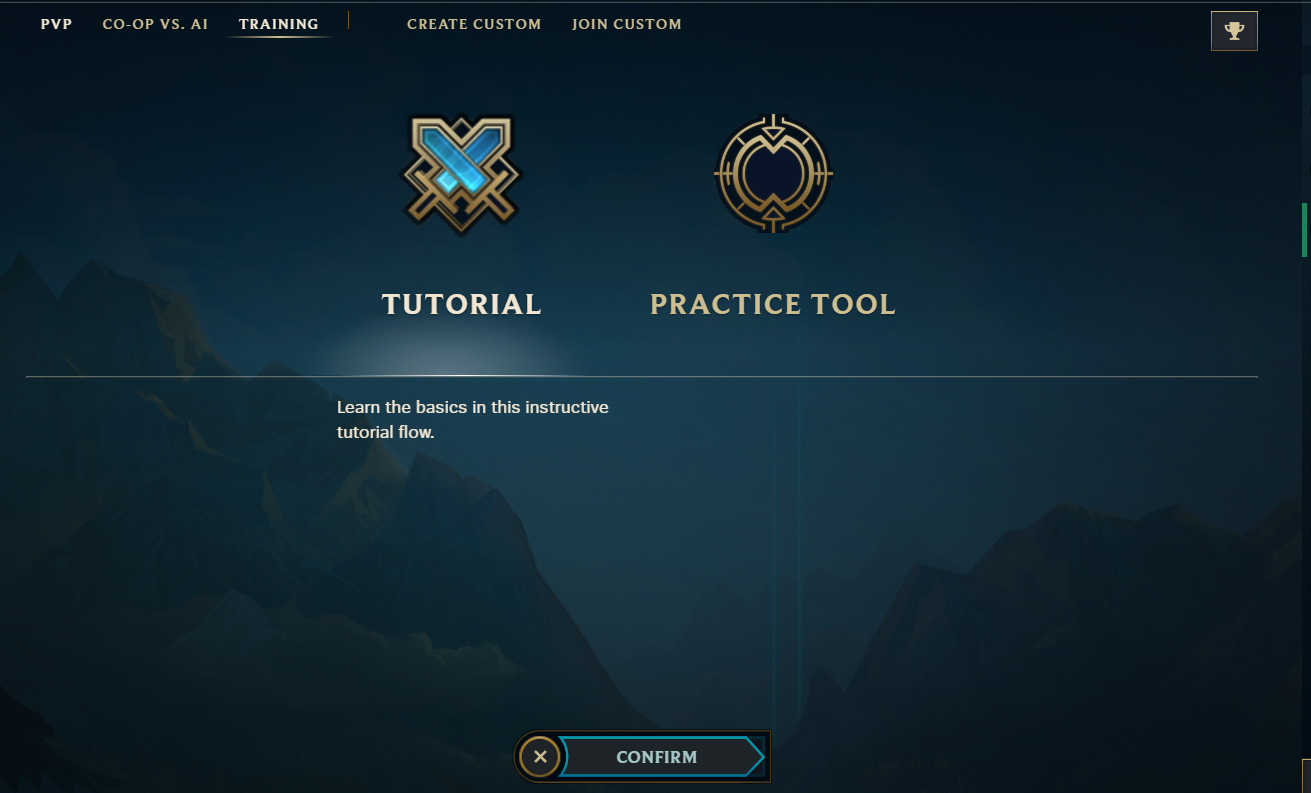This screenshot has height=793, width=1311.
Task: Confirm the selected game mode
Action: 657,757
